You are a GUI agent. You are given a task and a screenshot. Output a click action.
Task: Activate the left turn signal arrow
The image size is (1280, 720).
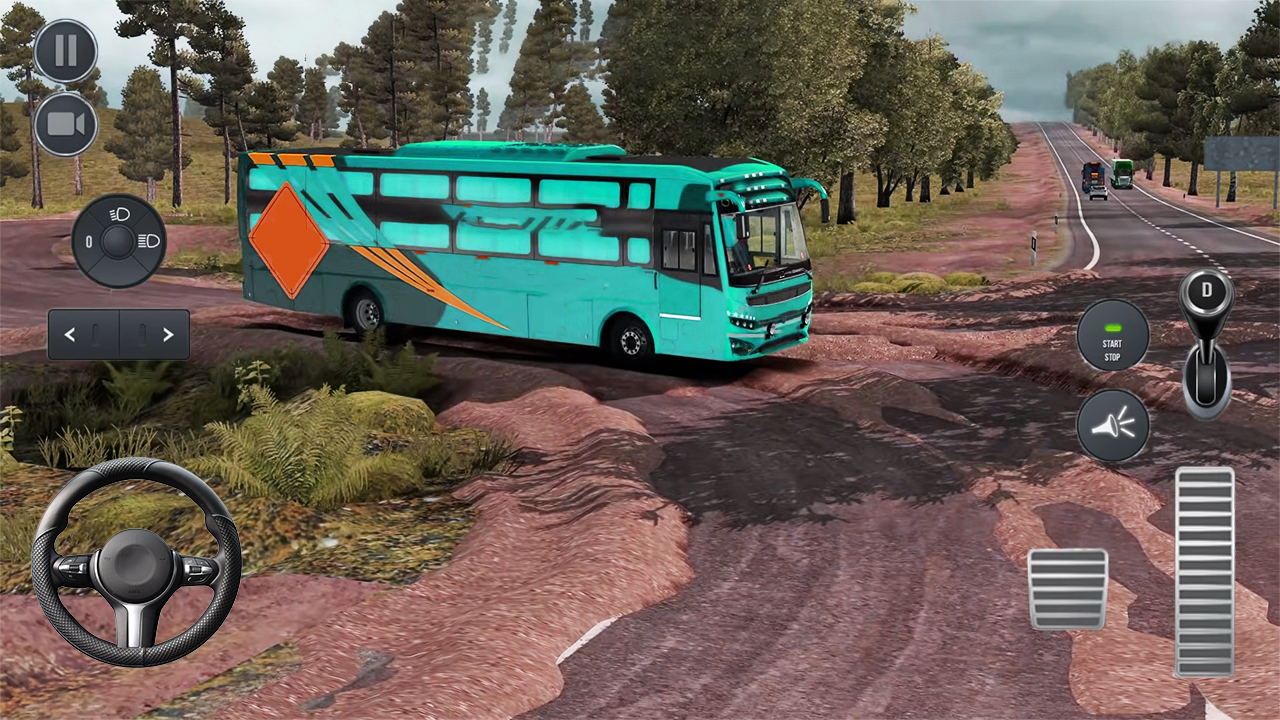[x=70, y=334]
